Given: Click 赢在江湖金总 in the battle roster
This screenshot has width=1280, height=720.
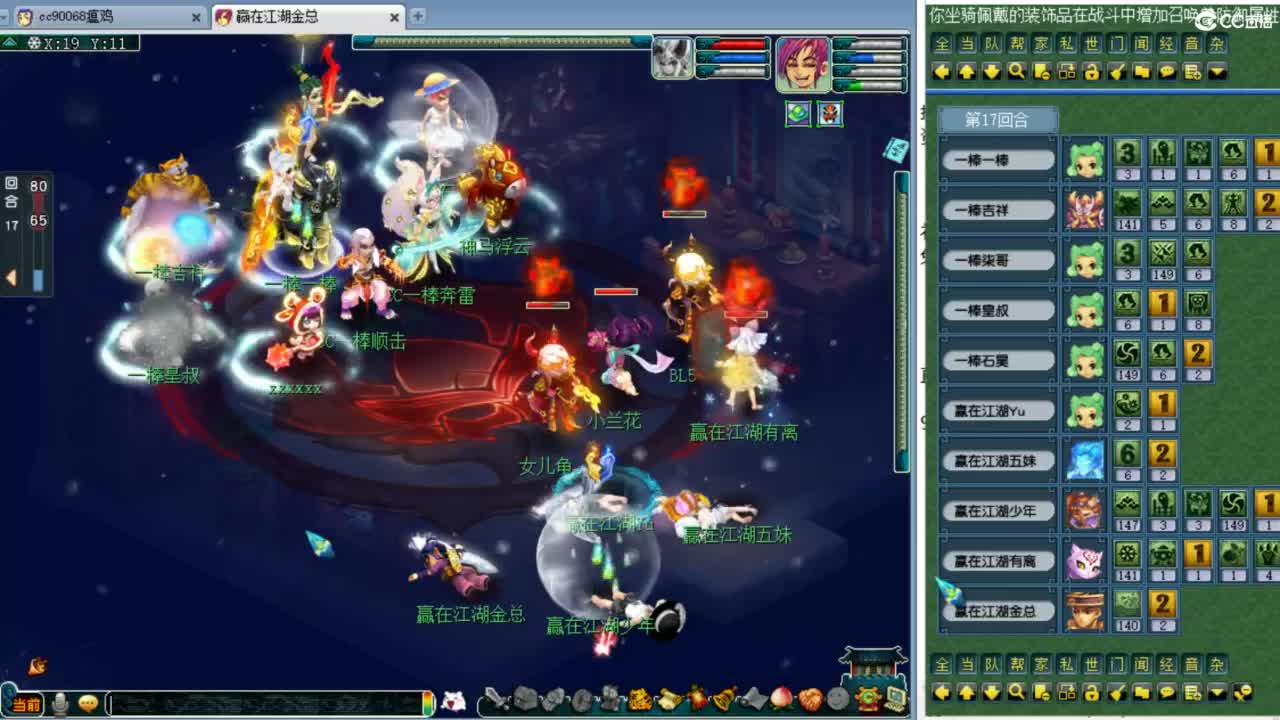Looking at the screenshot, I should [x=997, y=611].
